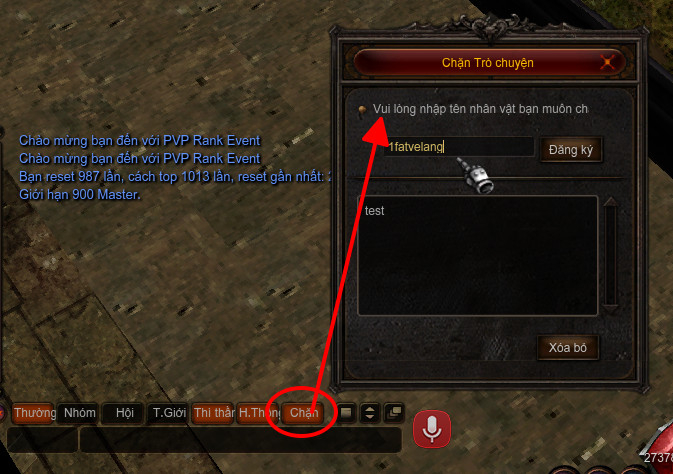Close the Chặn Trò chuyện window

(x=606, y=62)
